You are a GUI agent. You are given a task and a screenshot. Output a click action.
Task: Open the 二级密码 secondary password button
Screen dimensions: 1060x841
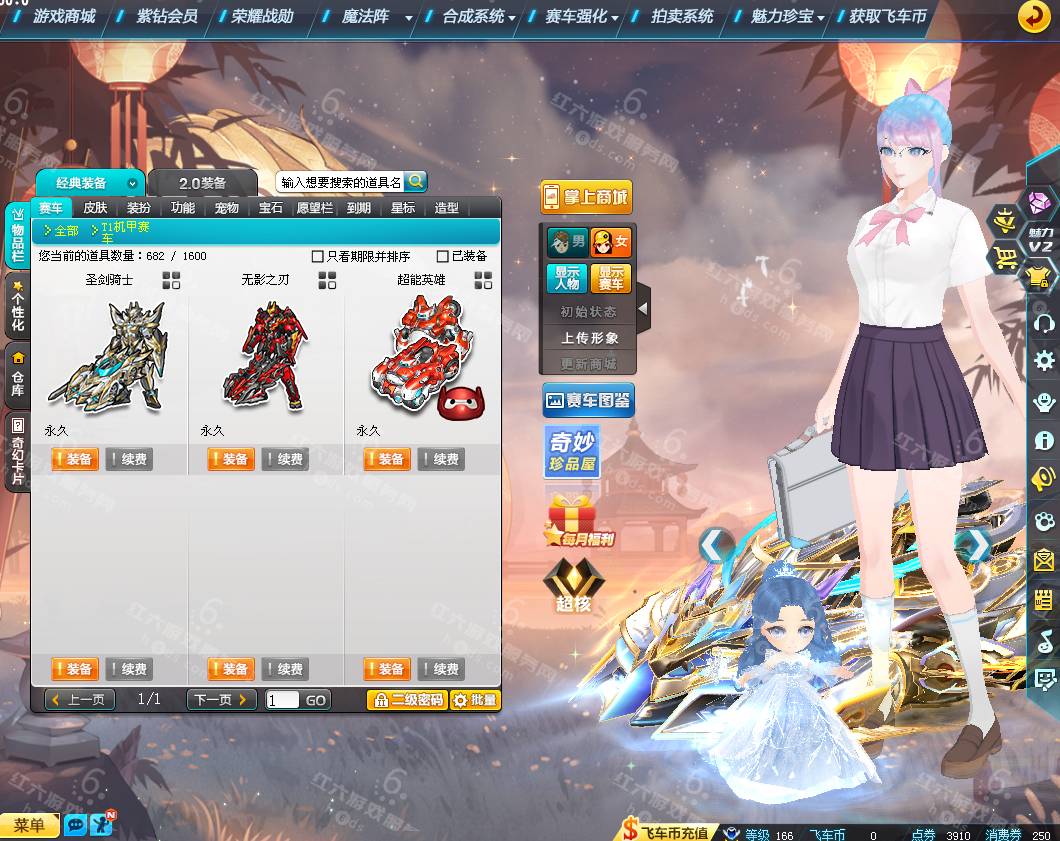coord(407,700)
